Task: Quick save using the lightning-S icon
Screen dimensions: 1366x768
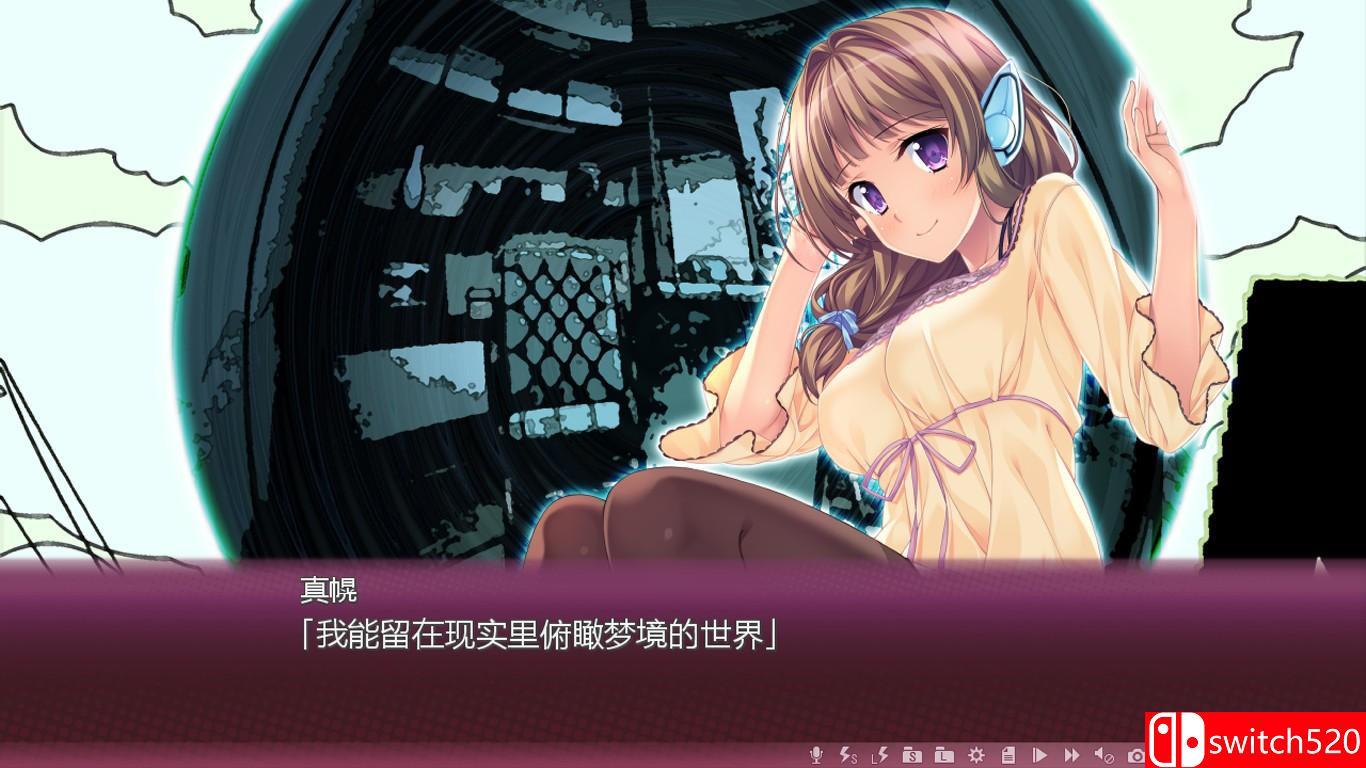Action: (x=848, y=754)
